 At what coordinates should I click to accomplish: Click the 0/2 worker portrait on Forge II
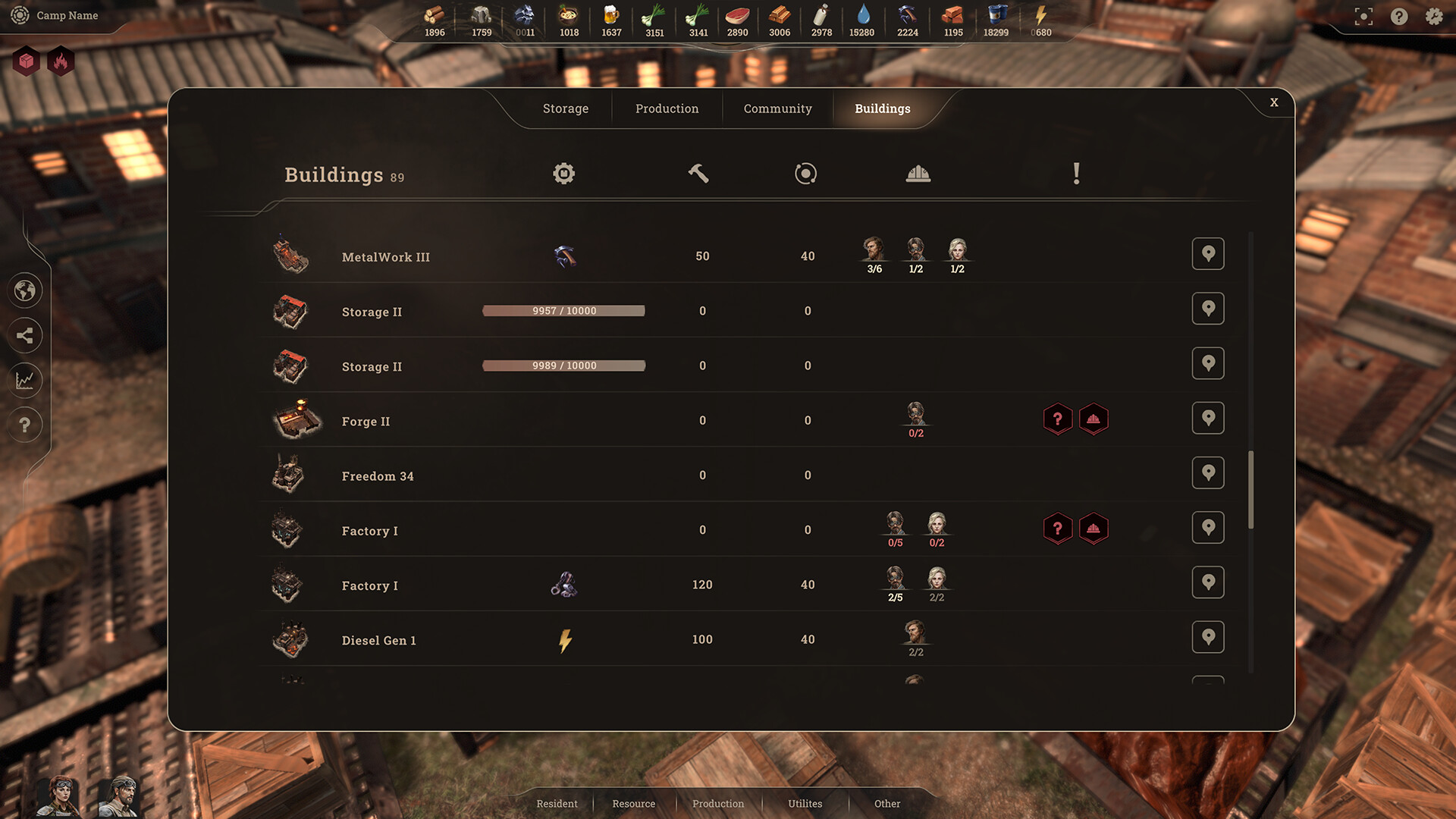916,416
